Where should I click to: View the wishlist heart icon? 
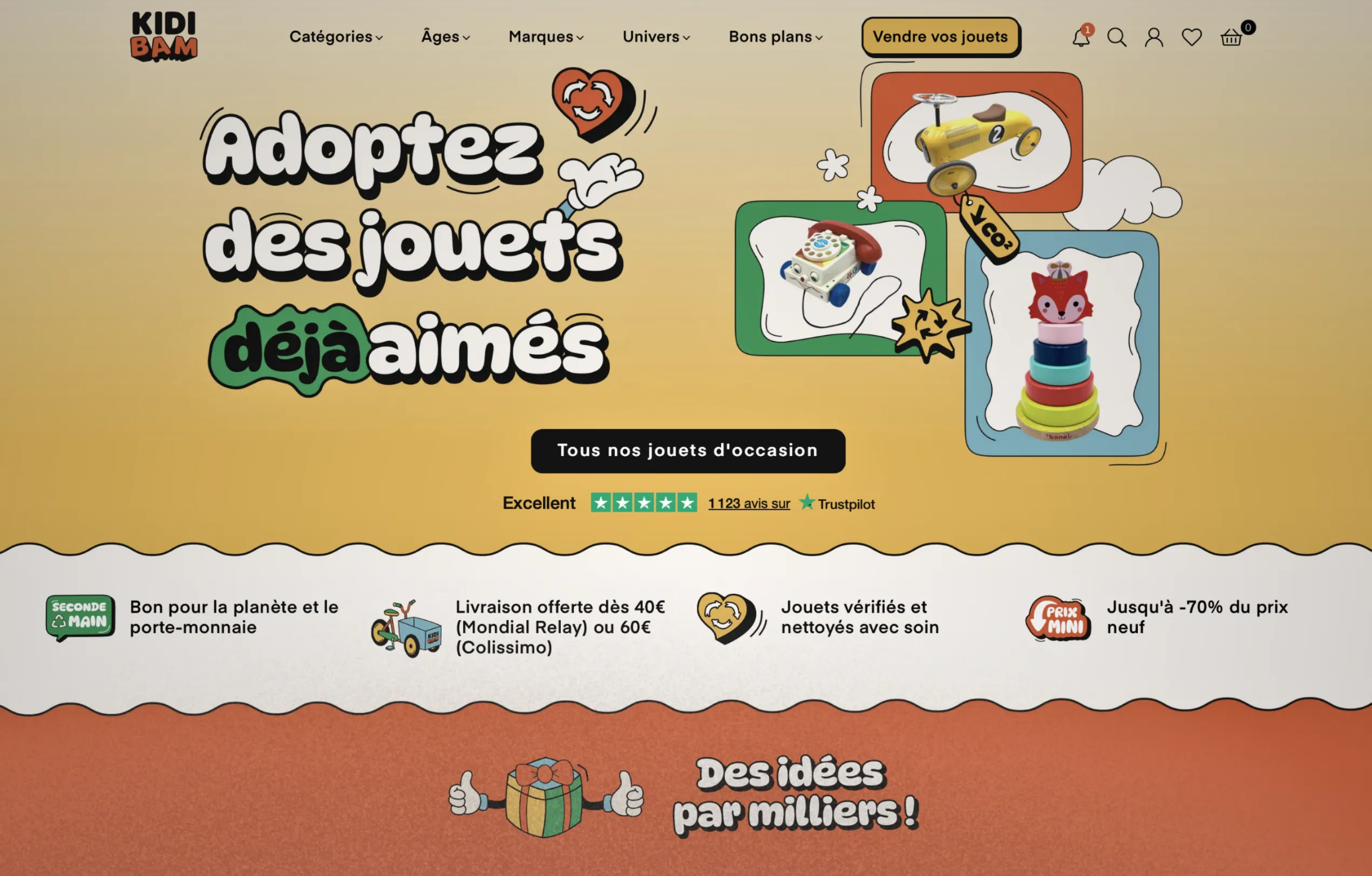pos(1191,37)
